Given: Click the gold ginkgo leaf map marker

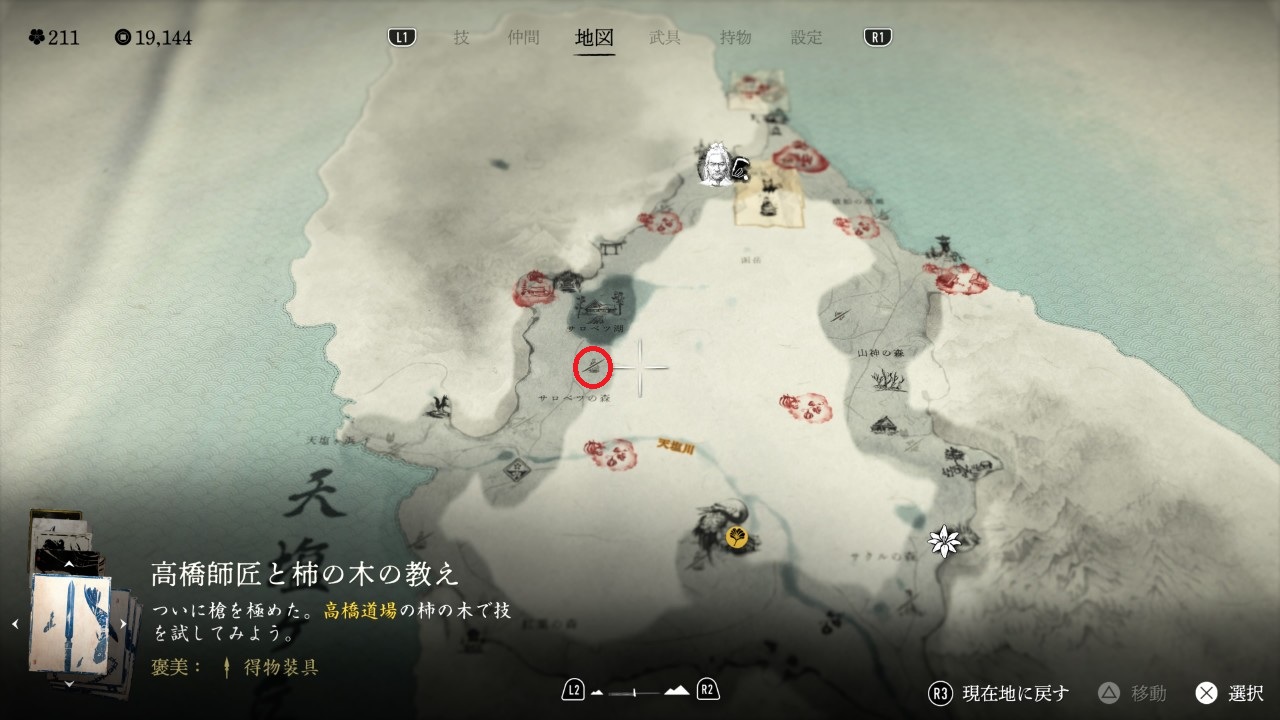Looking at the screenshot, I should point(738,537).
